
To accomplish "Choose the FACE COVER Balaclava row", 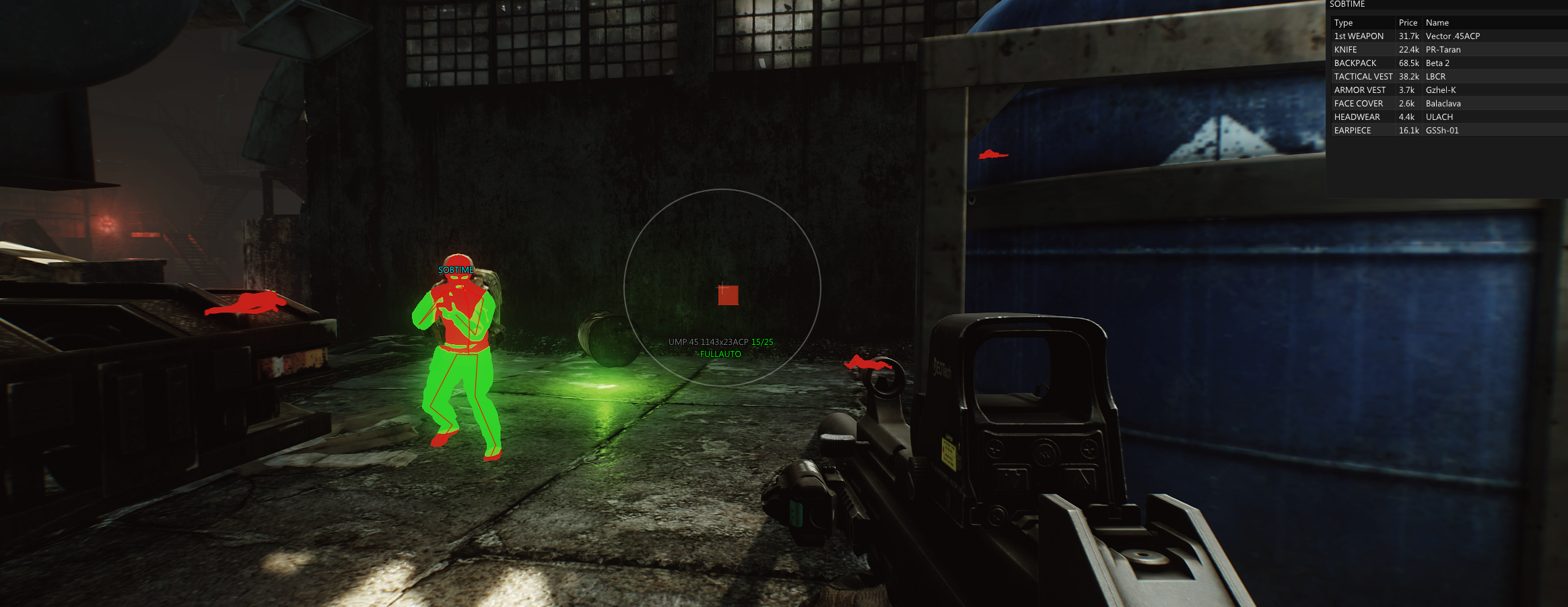I will pyautogui.click(x=1447, y=104).
